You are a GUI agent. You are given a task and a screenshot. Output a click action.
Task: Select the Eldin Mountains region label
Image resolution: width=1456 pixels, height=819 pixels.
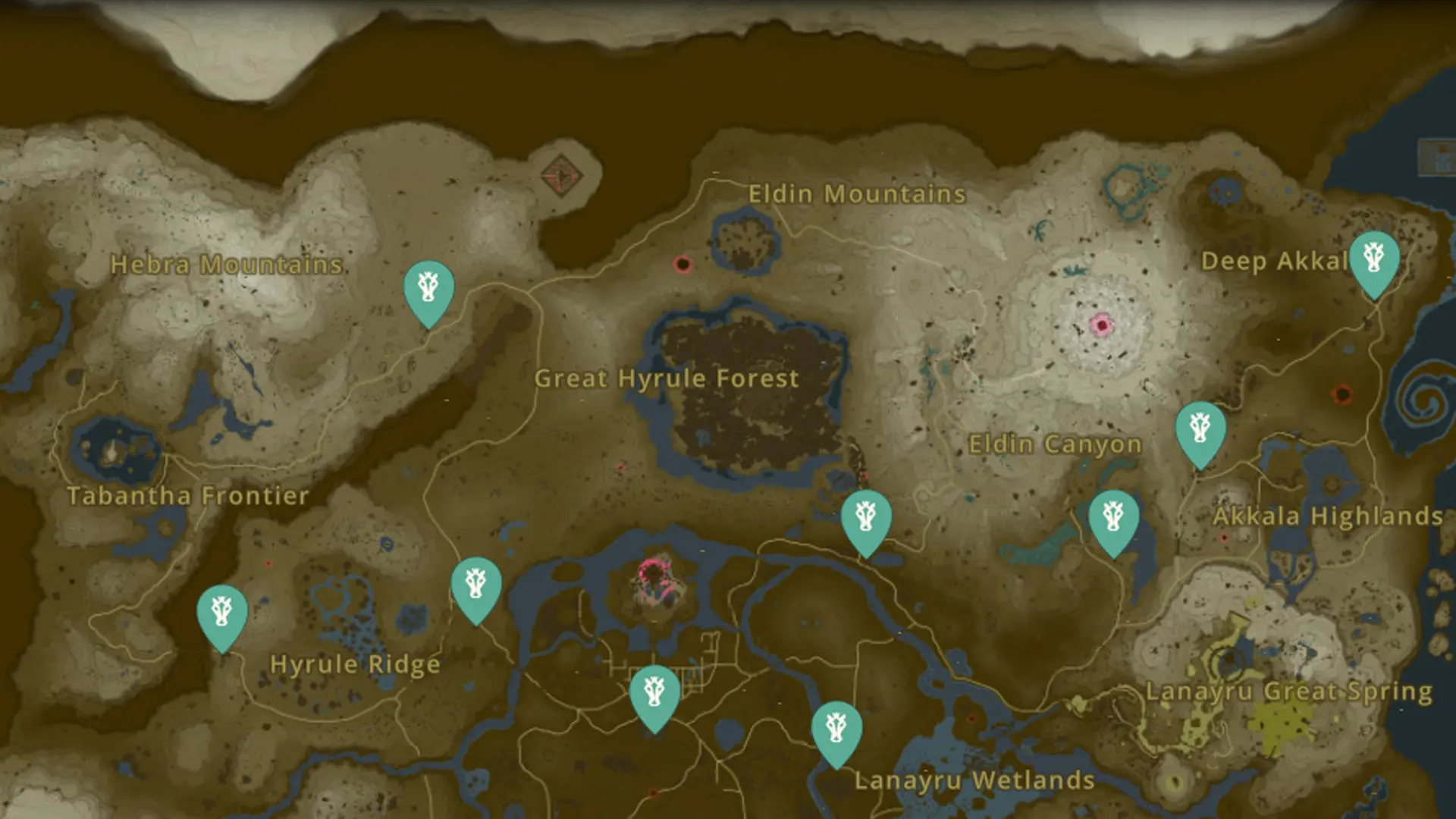coord(855,194)
